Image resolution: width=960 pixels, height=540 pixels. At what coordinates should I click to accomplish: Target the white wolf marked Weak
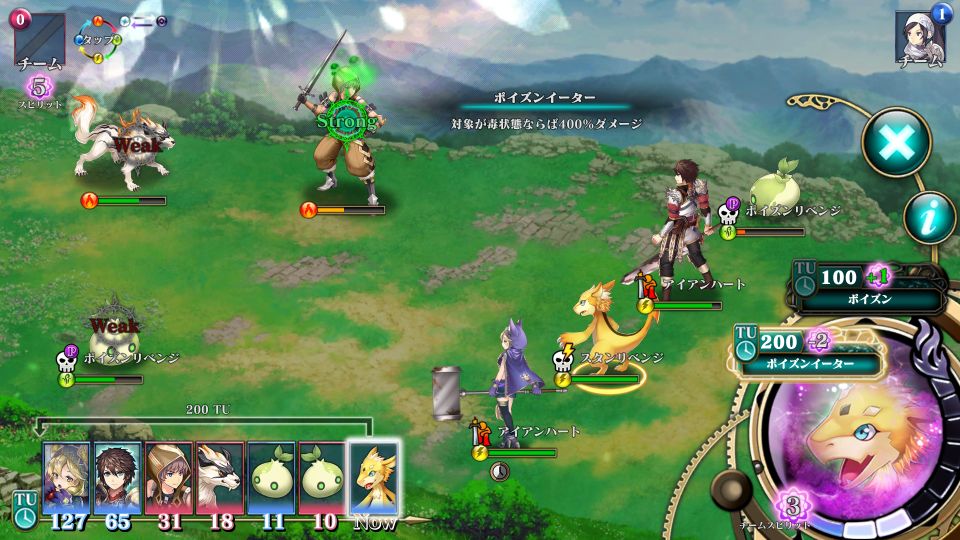126,150
